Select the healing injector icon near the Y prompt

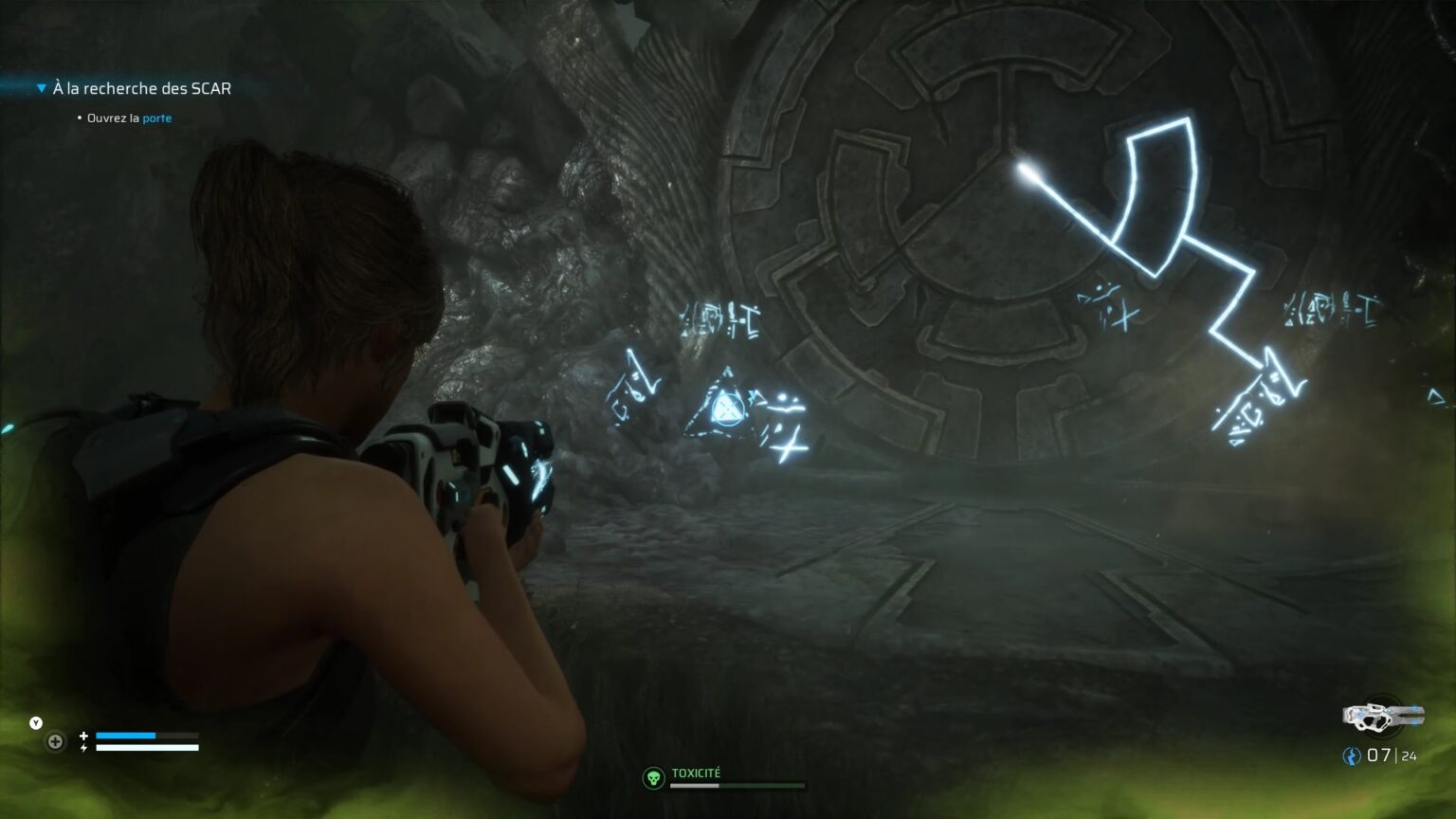[54, 742]
